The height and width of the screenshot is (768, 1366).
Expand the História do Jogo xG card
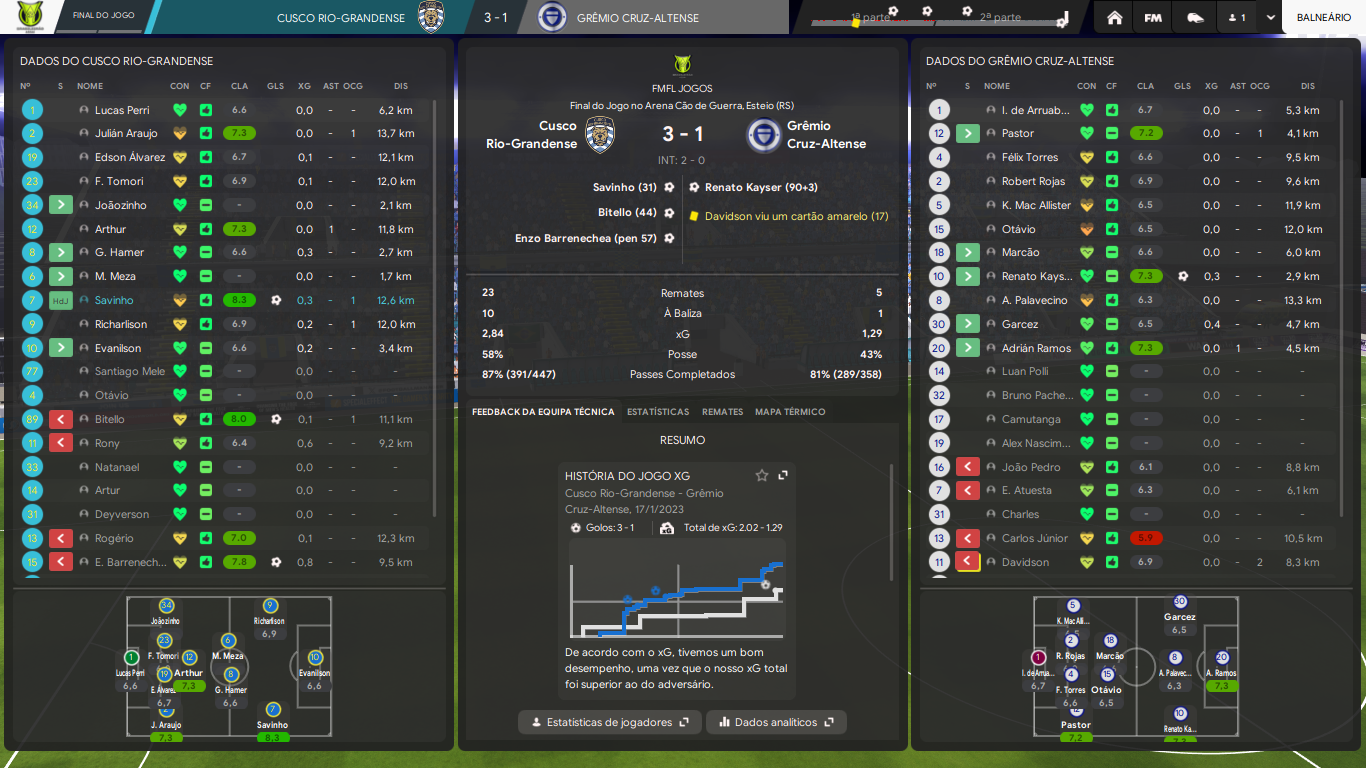pos(783,476)
